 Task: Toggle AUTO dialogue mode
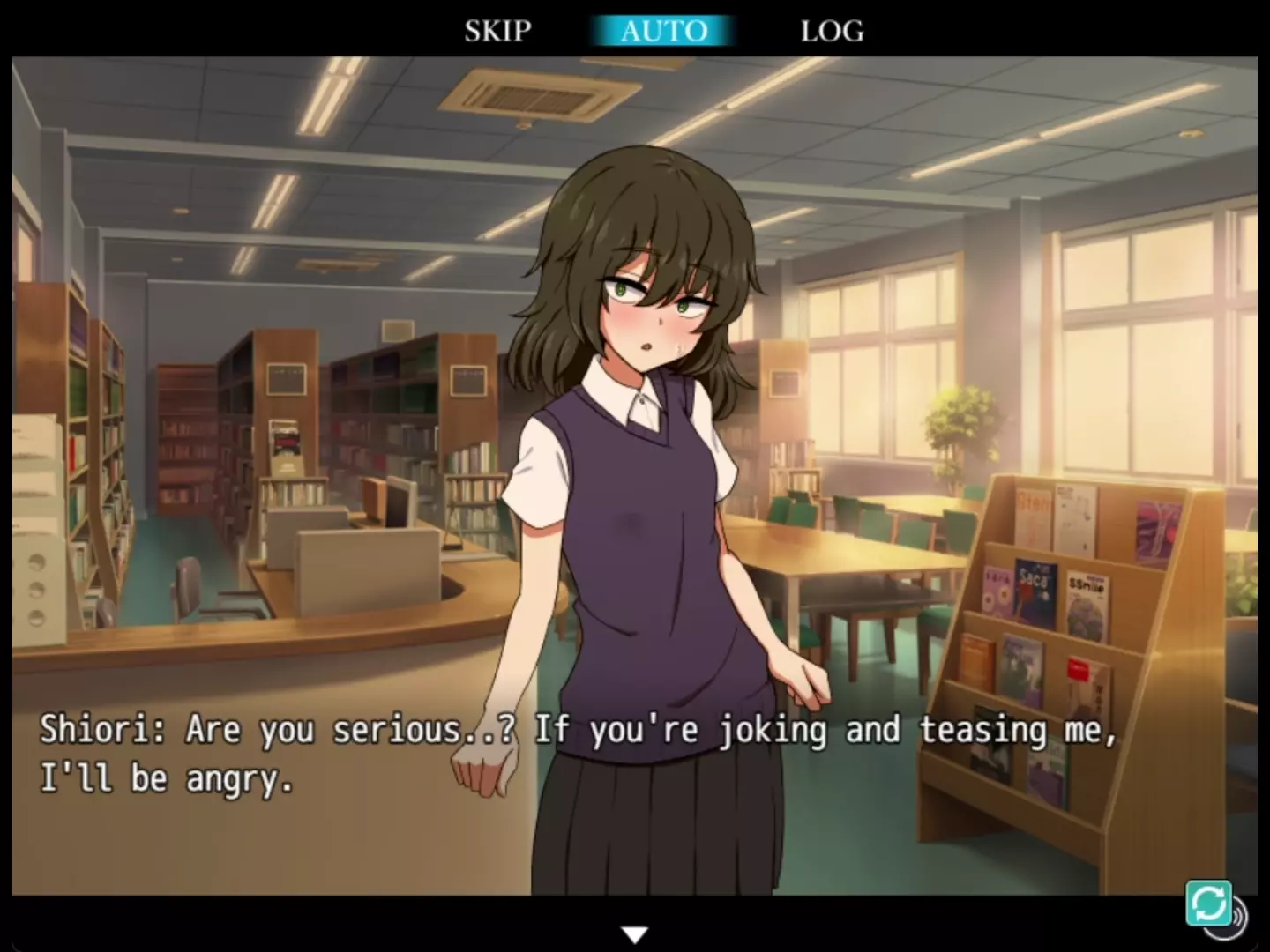(663, 31)
